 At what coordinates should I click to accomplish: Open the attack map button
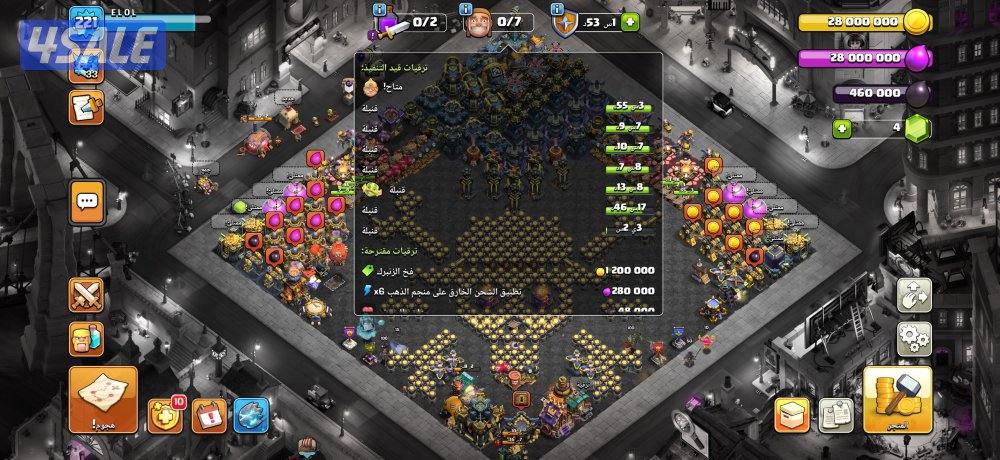[x=103, y=397]
